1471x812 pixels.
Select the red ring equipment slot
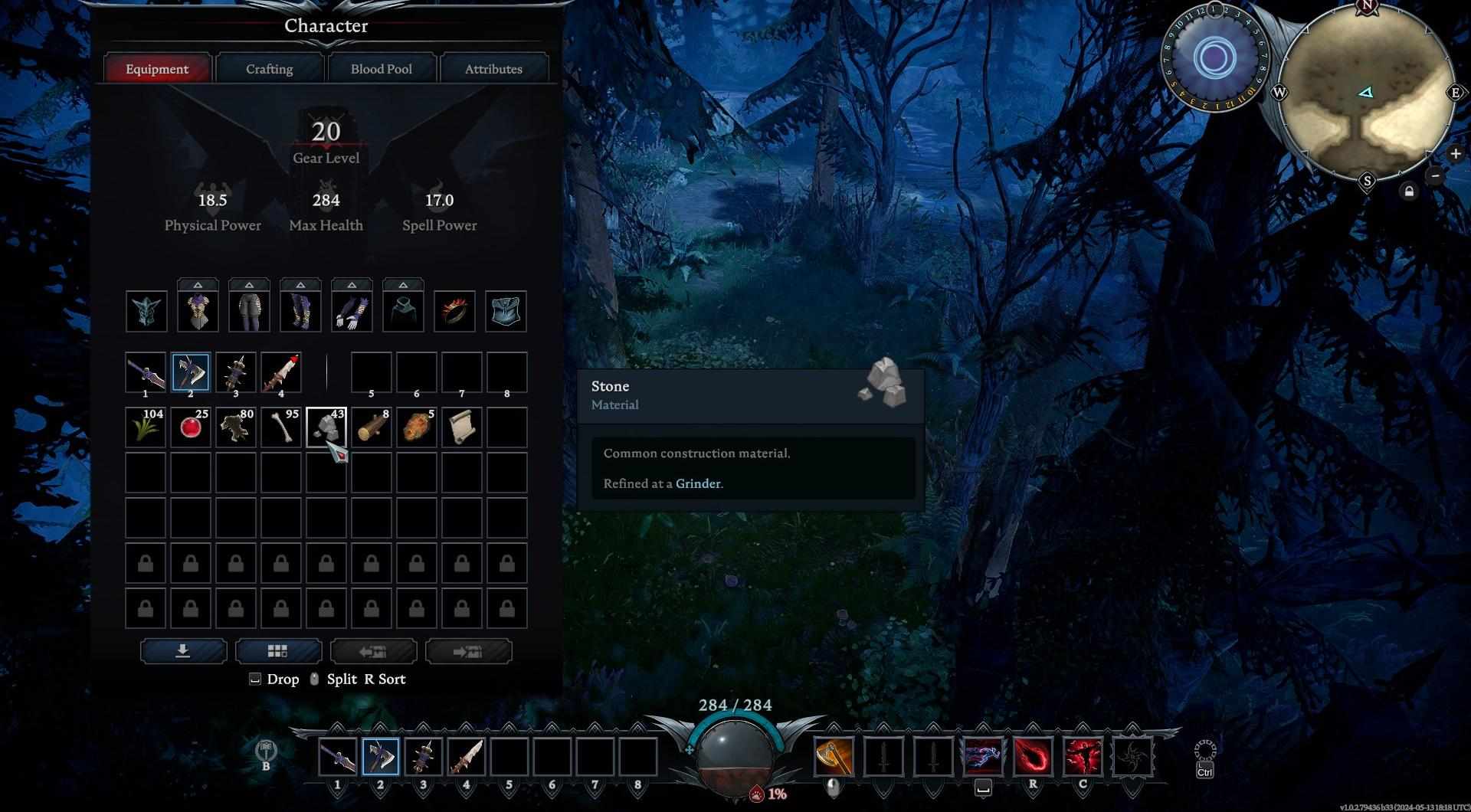coord(454,311)
